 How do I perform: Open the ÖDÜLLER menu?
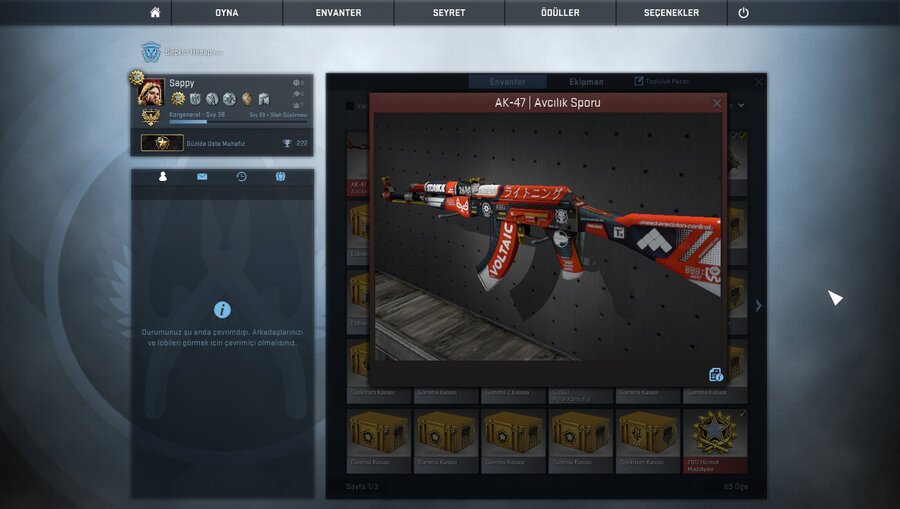point(559,13)
